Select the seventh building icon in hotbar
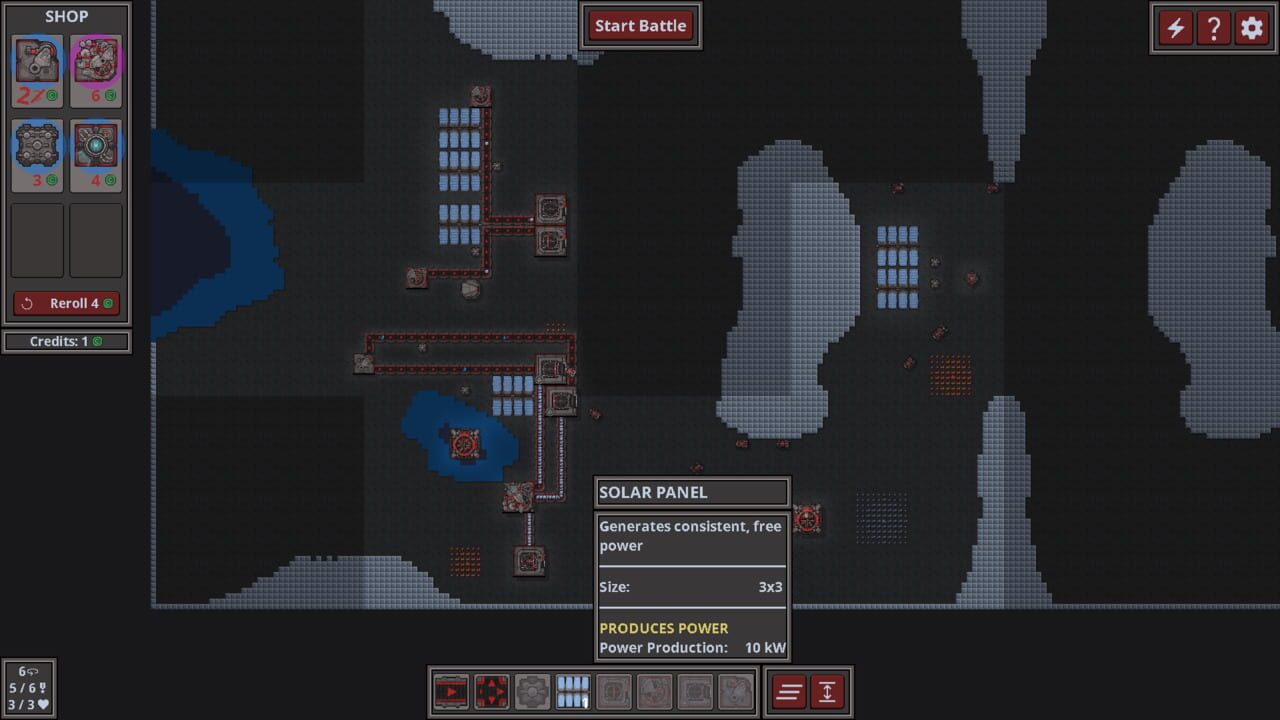 pos(695,690)
